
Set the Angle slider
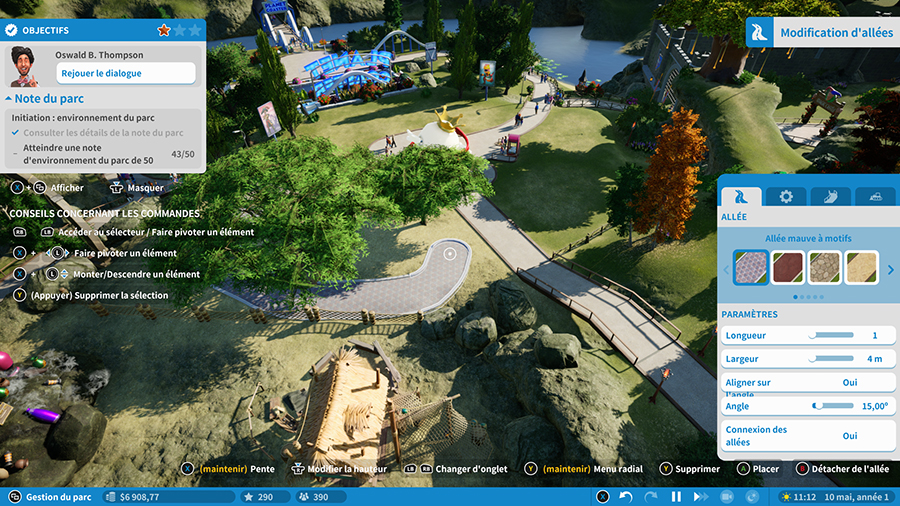834,406
